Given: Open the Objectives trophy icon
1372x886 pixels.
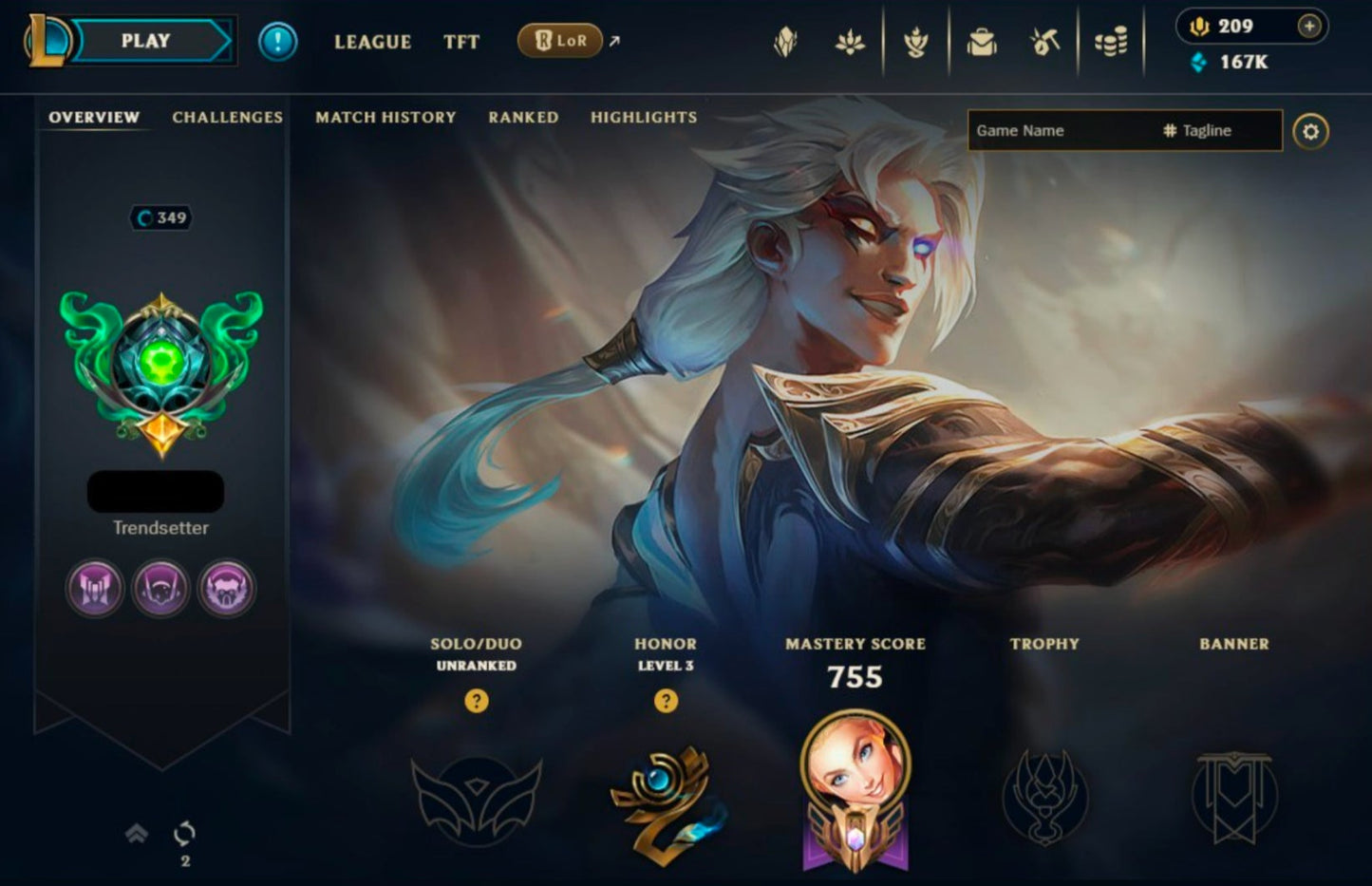Looking at the screenshot, I should [916, 42].
